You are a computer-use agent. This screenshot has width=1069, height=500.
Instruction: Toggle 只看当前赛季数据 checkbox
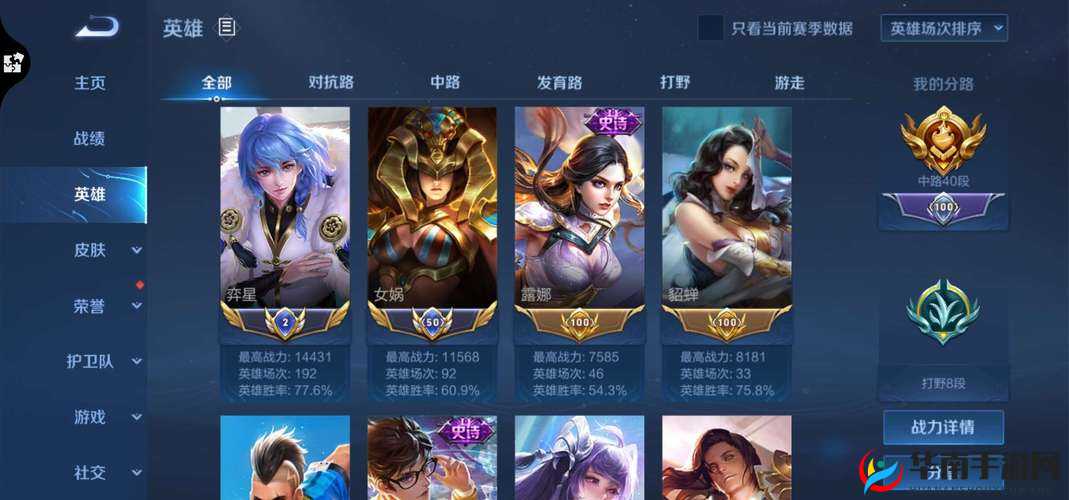pyautogui.click(x=710, y=28)
